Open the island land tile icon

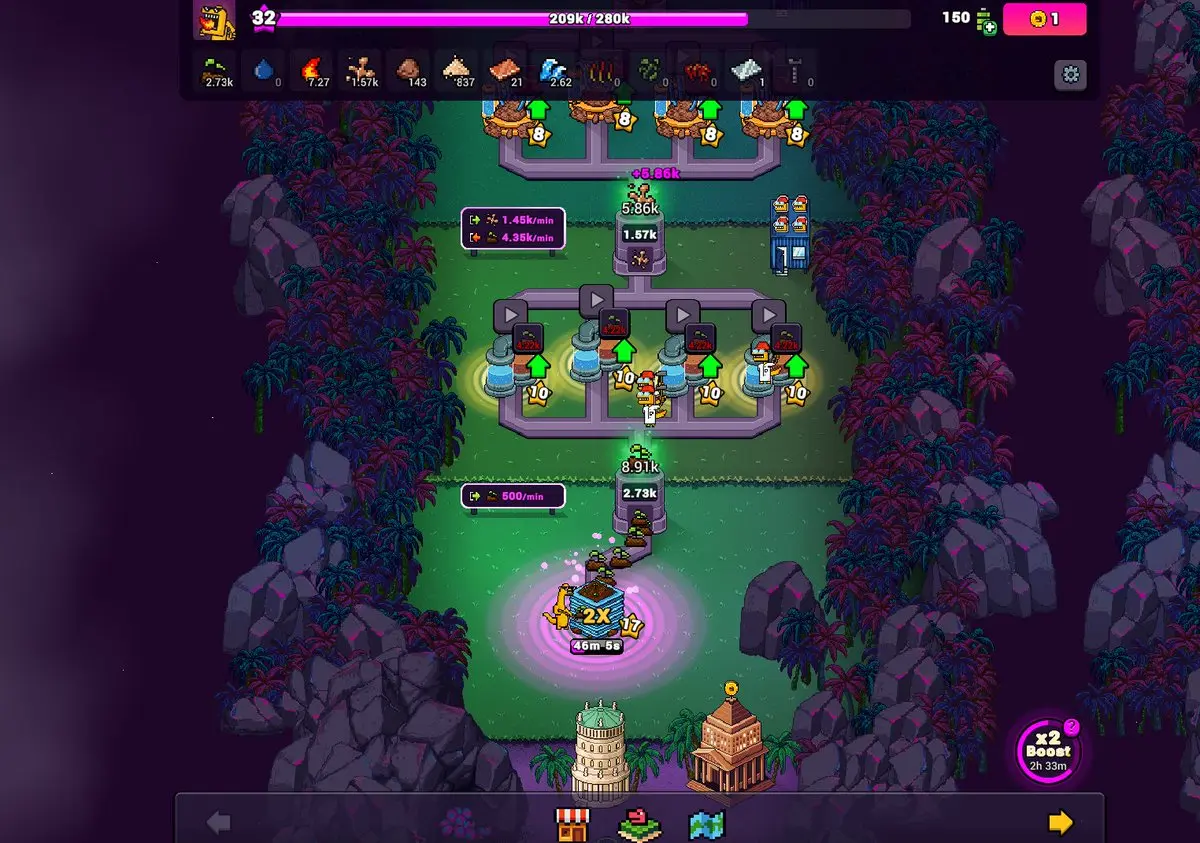639,824
